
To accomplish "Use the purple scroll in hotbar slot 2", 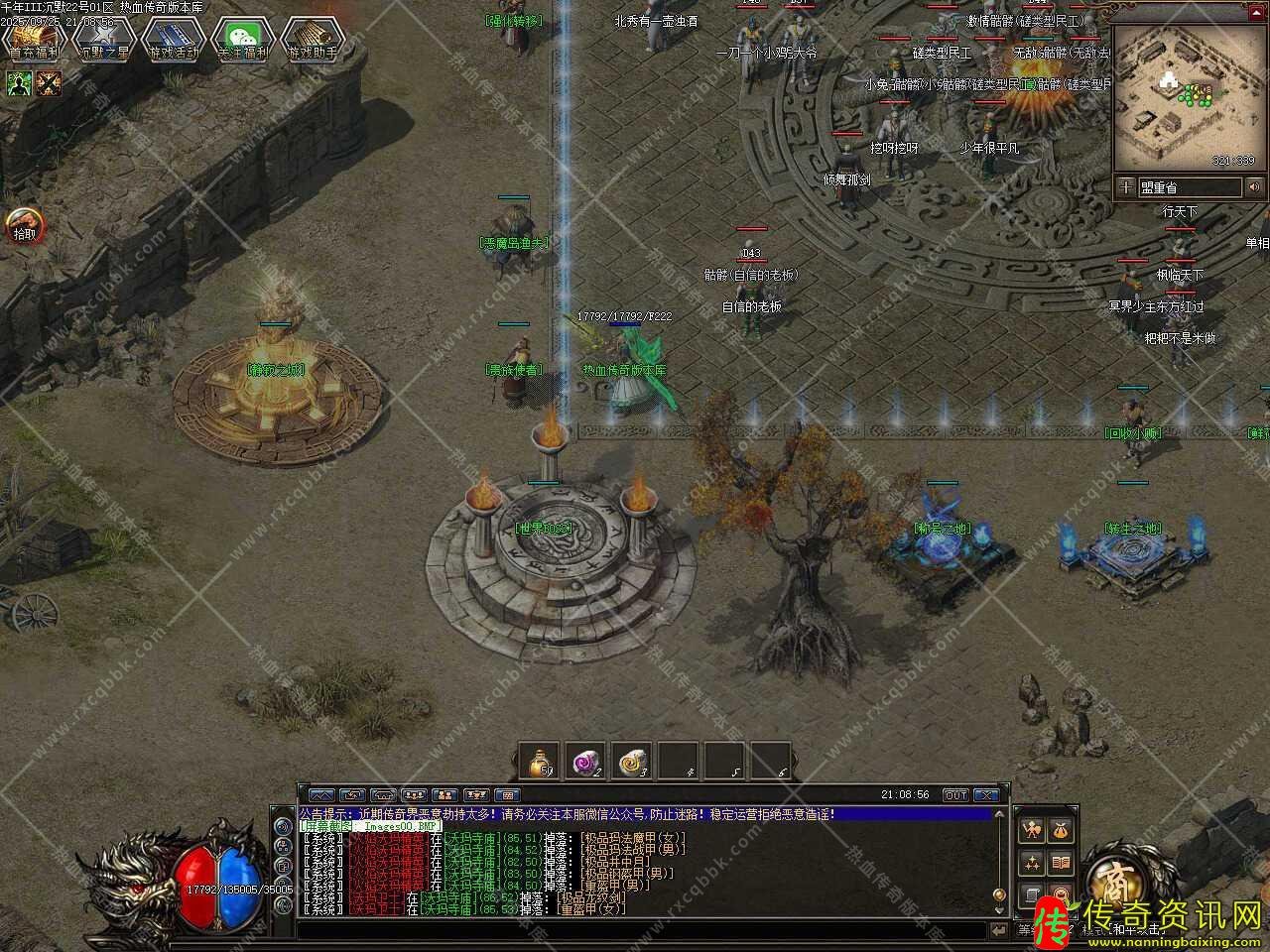I will pyautogui.click(x=585, y=762).
